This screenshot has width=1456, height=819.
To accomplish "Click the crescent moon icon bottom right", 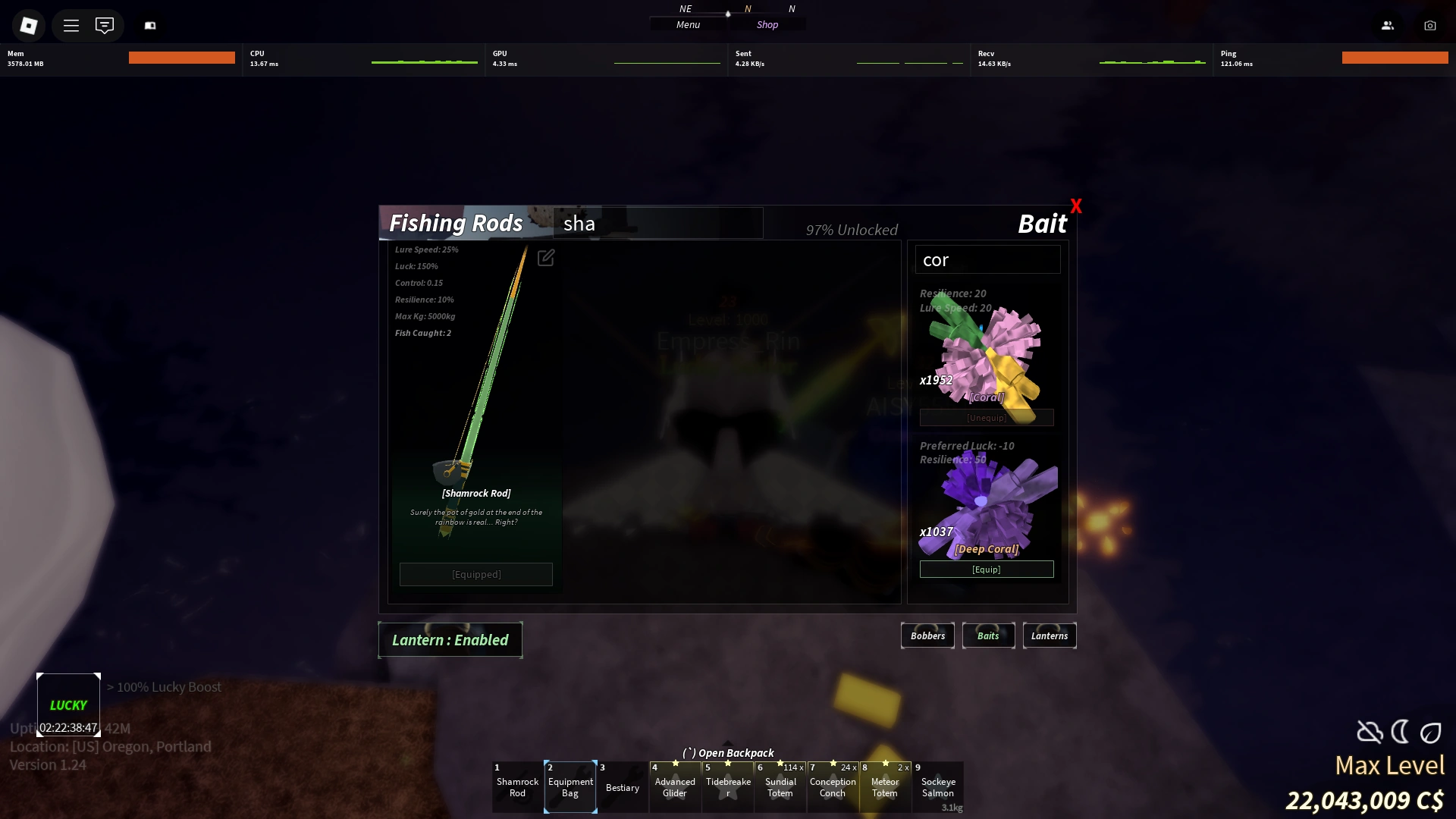I will tap(1399, 732).
